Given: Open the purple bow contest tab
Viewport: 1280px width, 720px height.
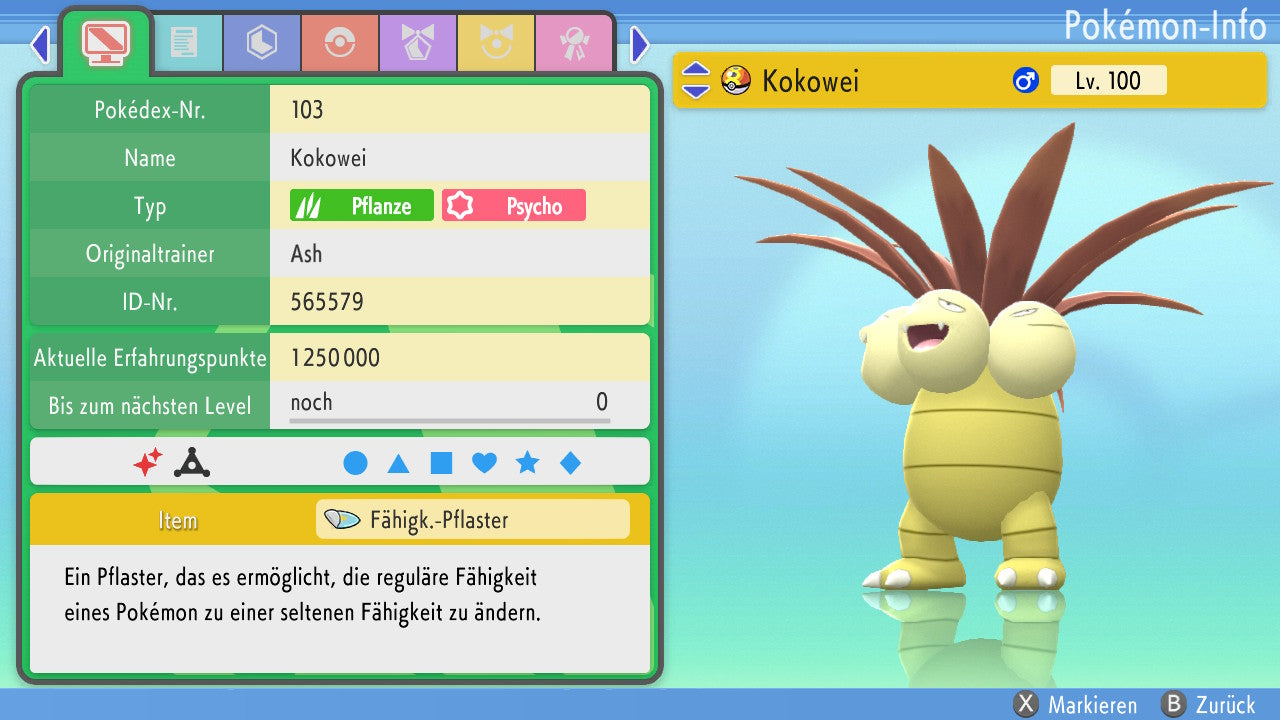Looking at the screenshot, I should click(417, 43).
